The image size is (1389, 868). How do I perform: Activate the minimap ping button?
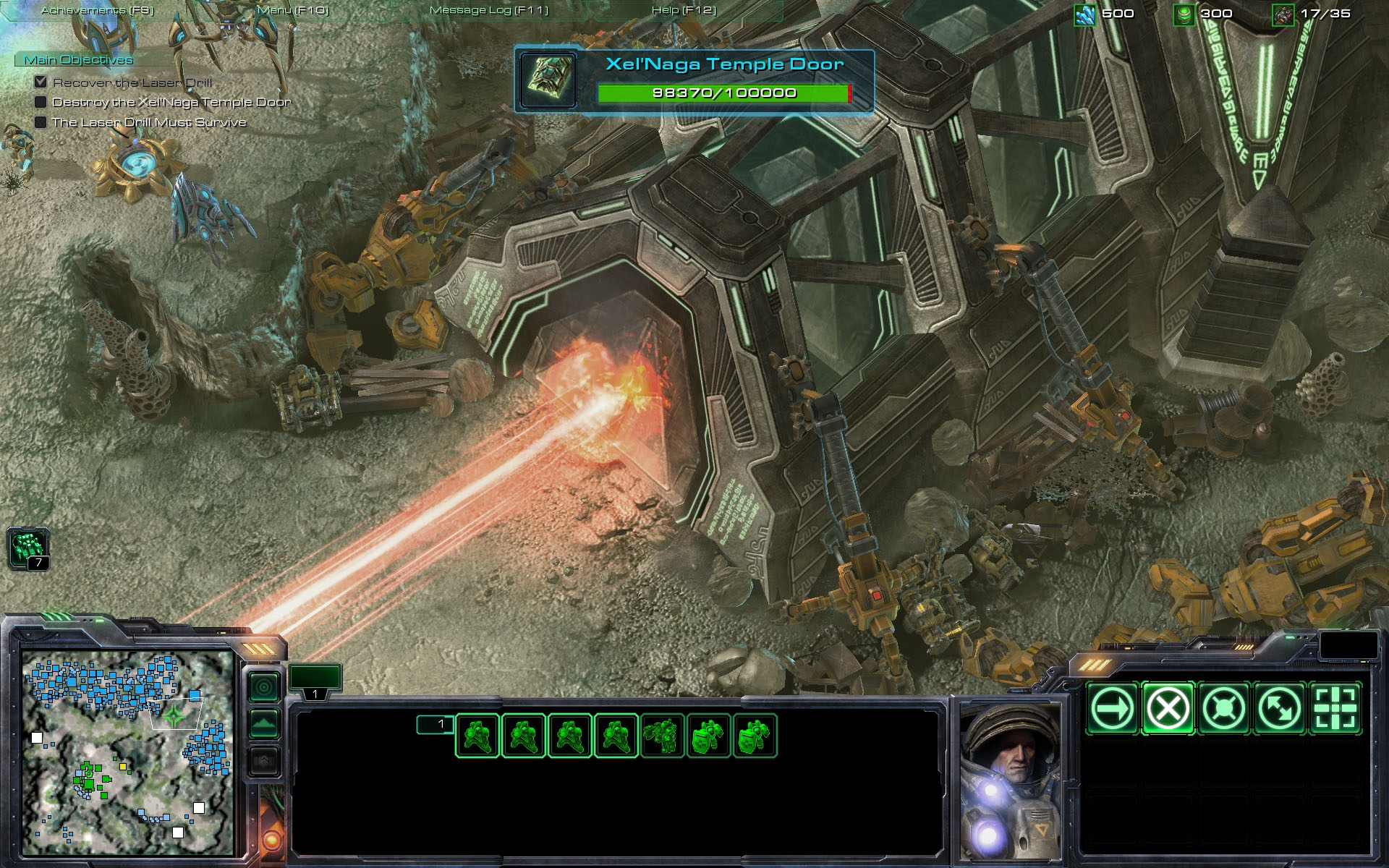click(x=264, y=686)
